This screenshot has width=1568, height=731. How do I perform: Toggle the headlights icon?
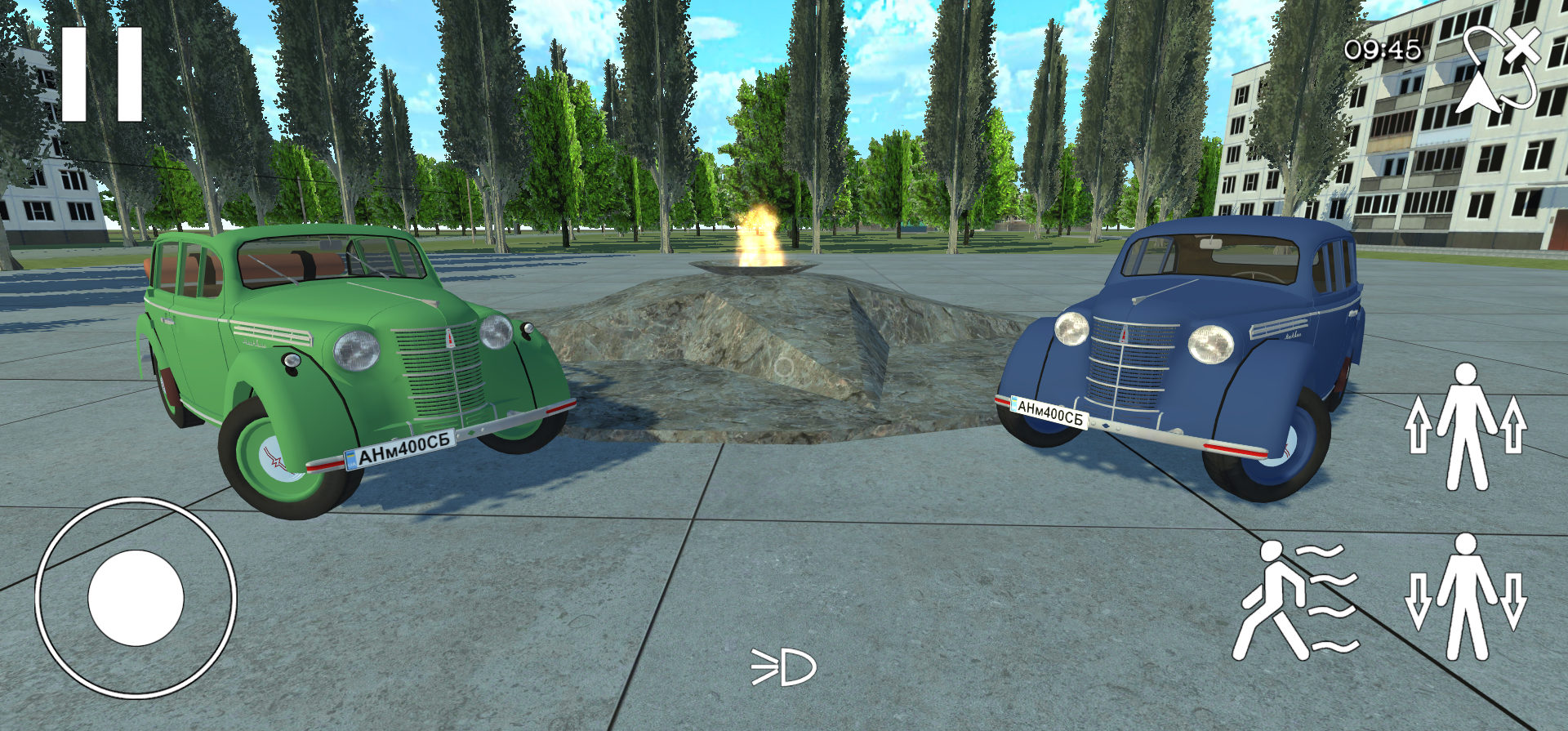point(783,668)
